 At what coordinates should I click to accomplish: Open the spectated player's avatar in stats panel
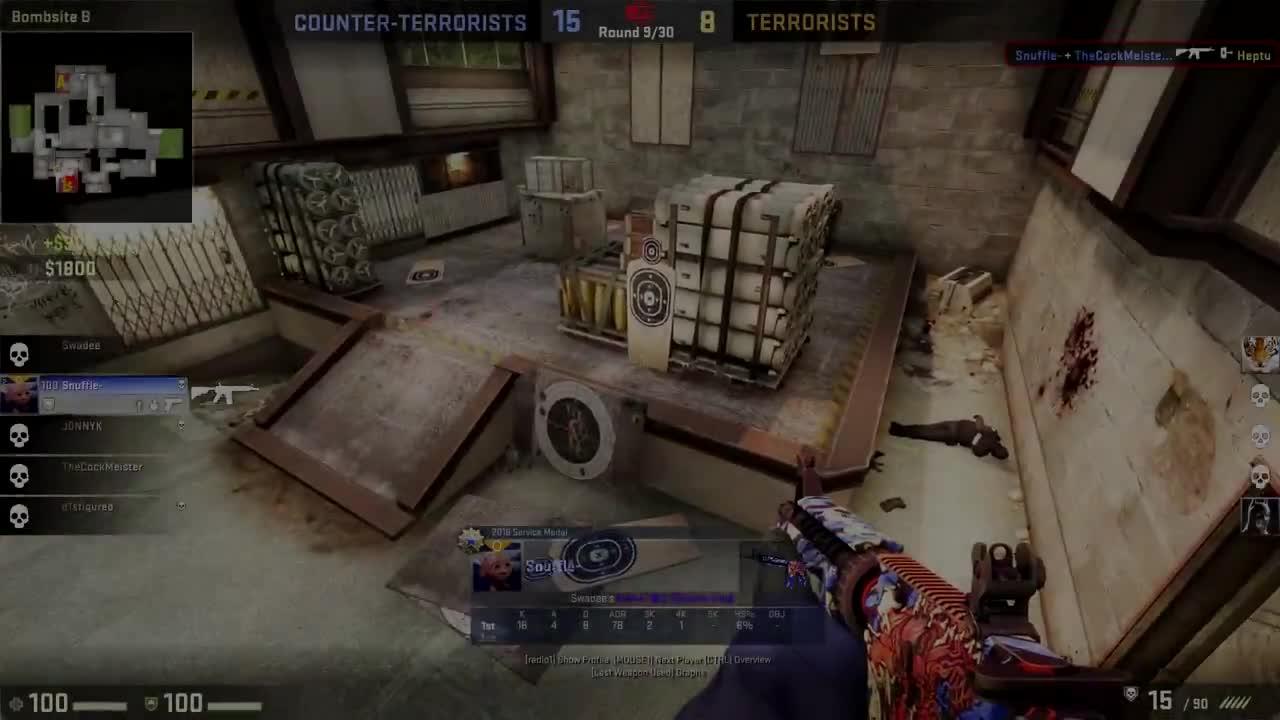(x=497, y=568)
